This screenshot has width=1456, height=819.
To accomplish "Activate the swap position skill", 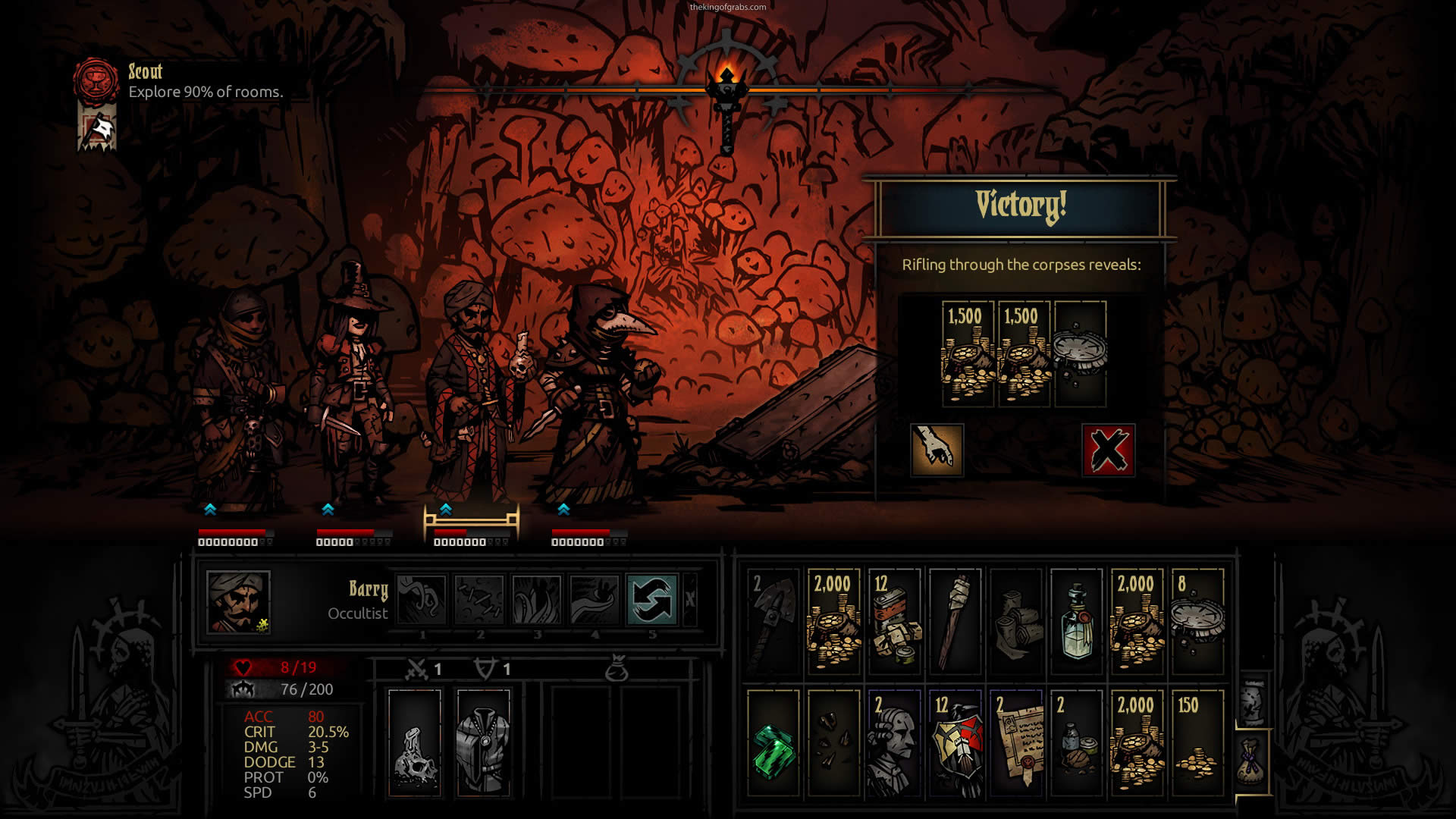I will (652, 599).
